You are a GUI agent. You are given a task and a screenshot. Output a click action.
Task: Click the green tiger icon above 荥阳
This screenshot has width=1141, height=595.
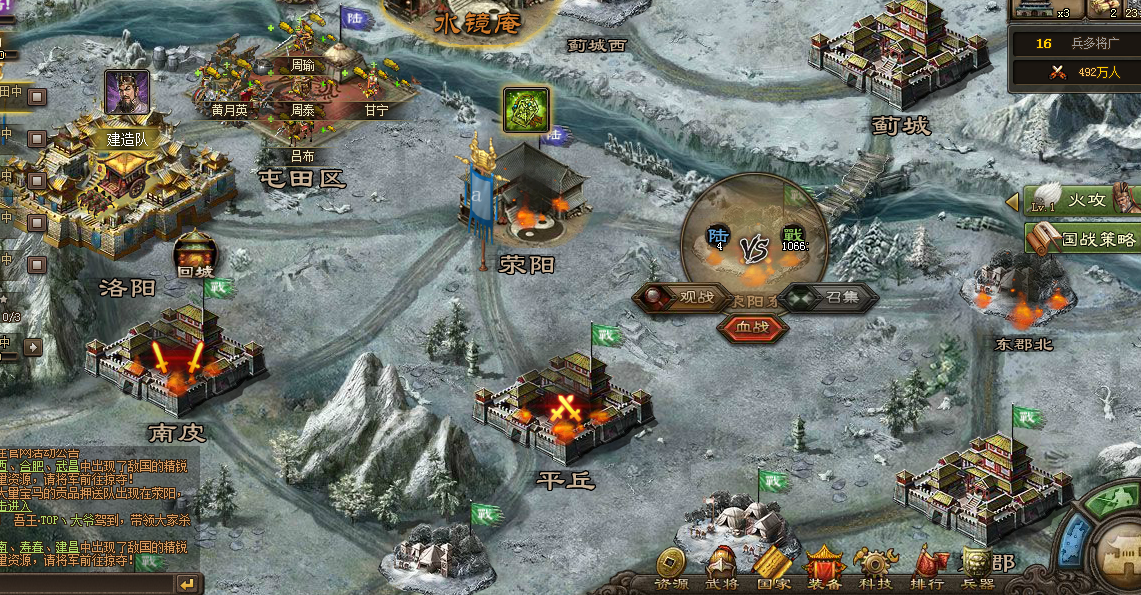pyautogui.click(x=526, y=109)
